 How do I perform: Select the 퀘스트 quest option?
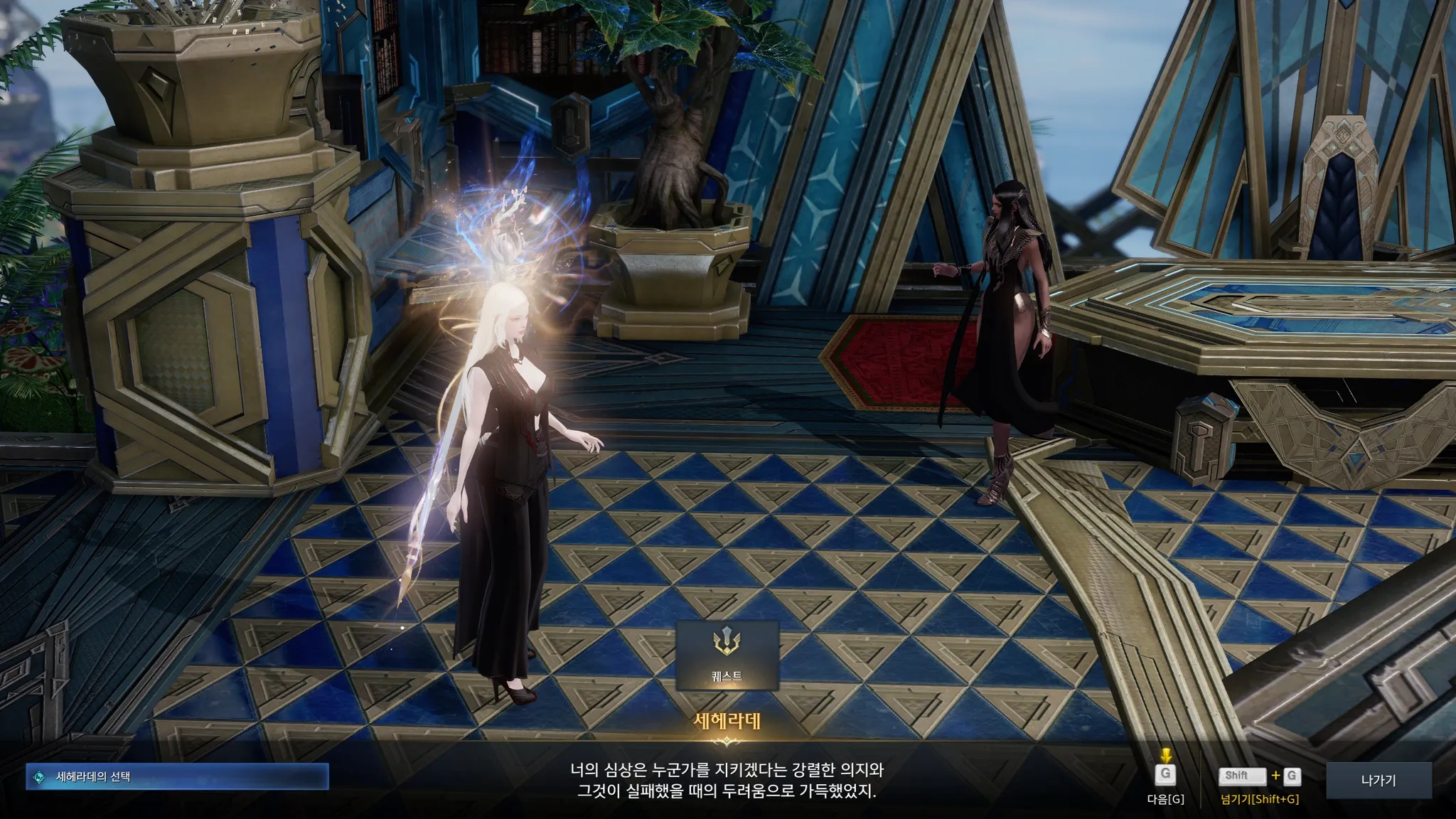click(727, 655)
